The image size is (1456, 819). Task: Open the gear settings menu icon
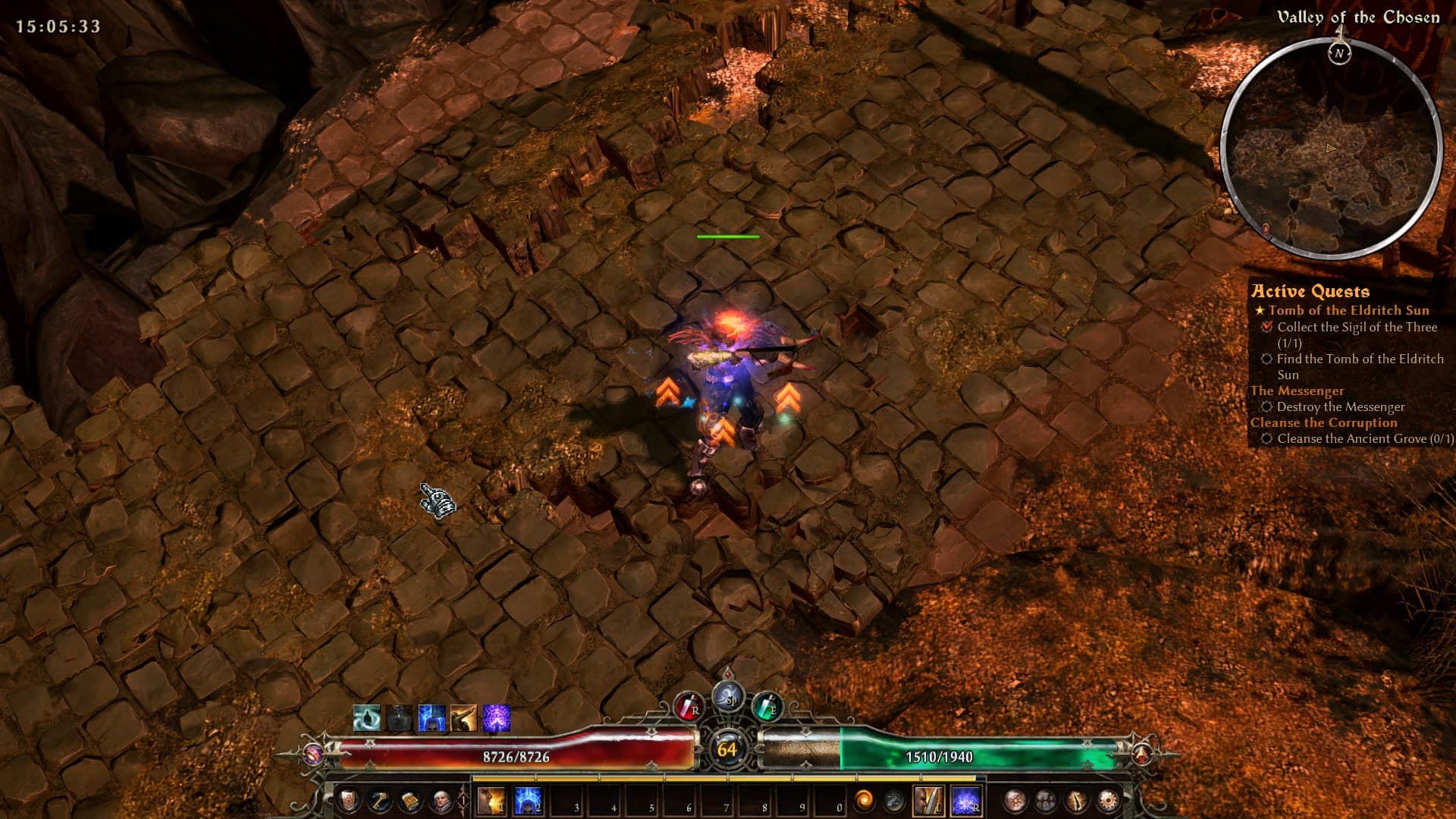click(1108, 800)
